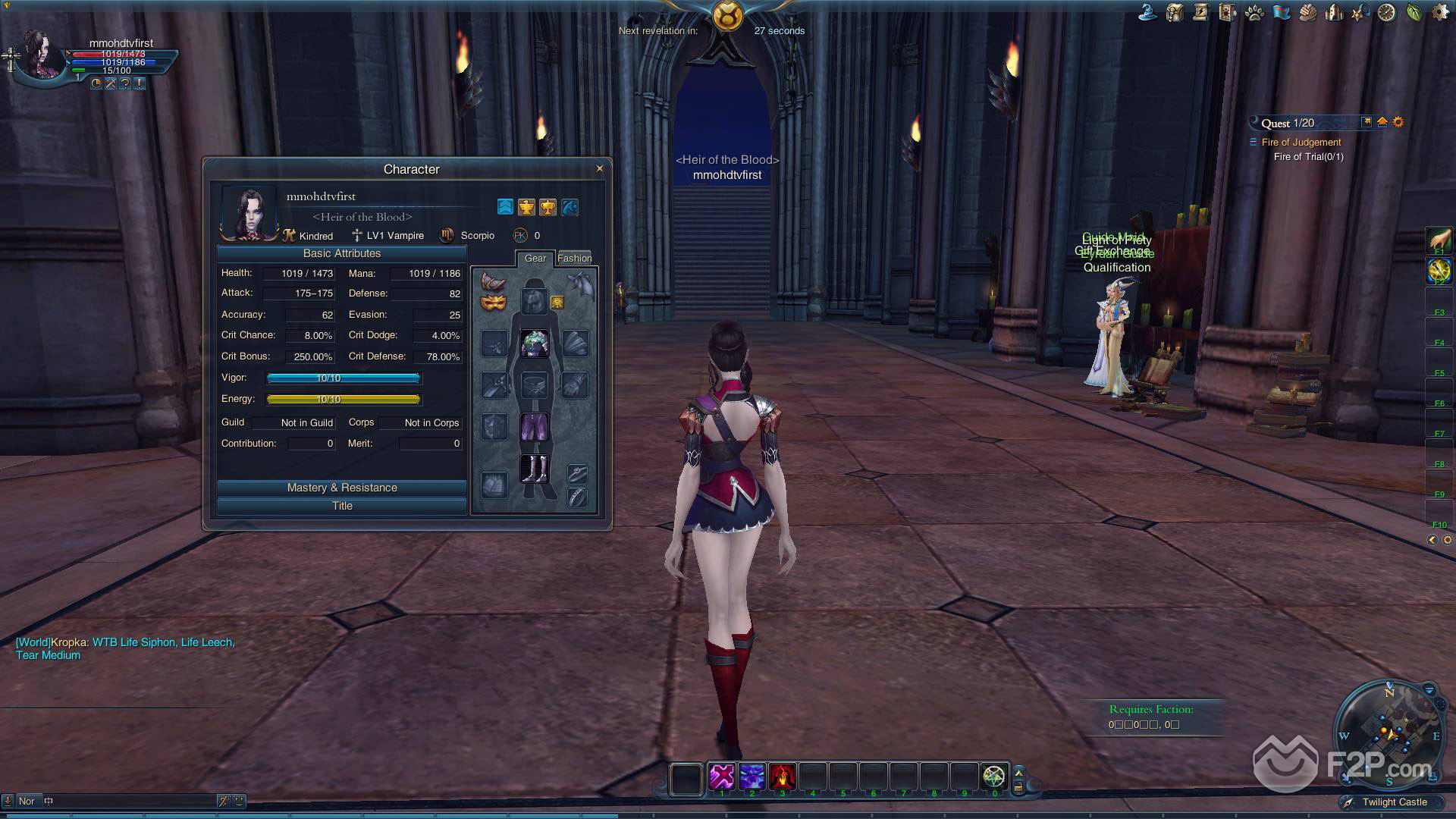This screenshot has width=1456, height=819.
Task: Toggle the hotbar lock icon
Action: coord(1018,787)
